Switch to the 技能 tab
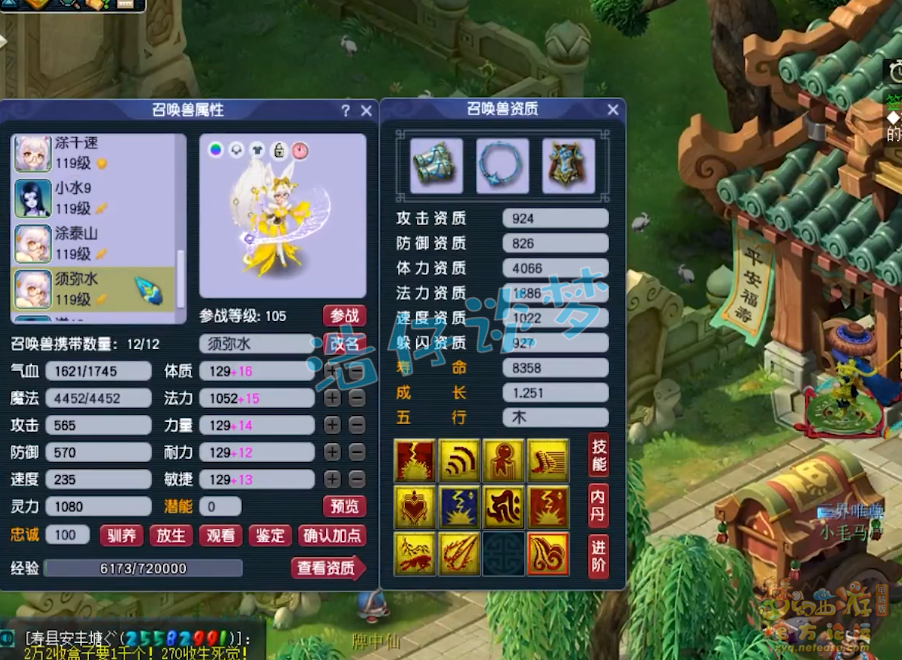The width and height of the screenshot is (902, 660). pyautogui.click(x=599, y=455)
